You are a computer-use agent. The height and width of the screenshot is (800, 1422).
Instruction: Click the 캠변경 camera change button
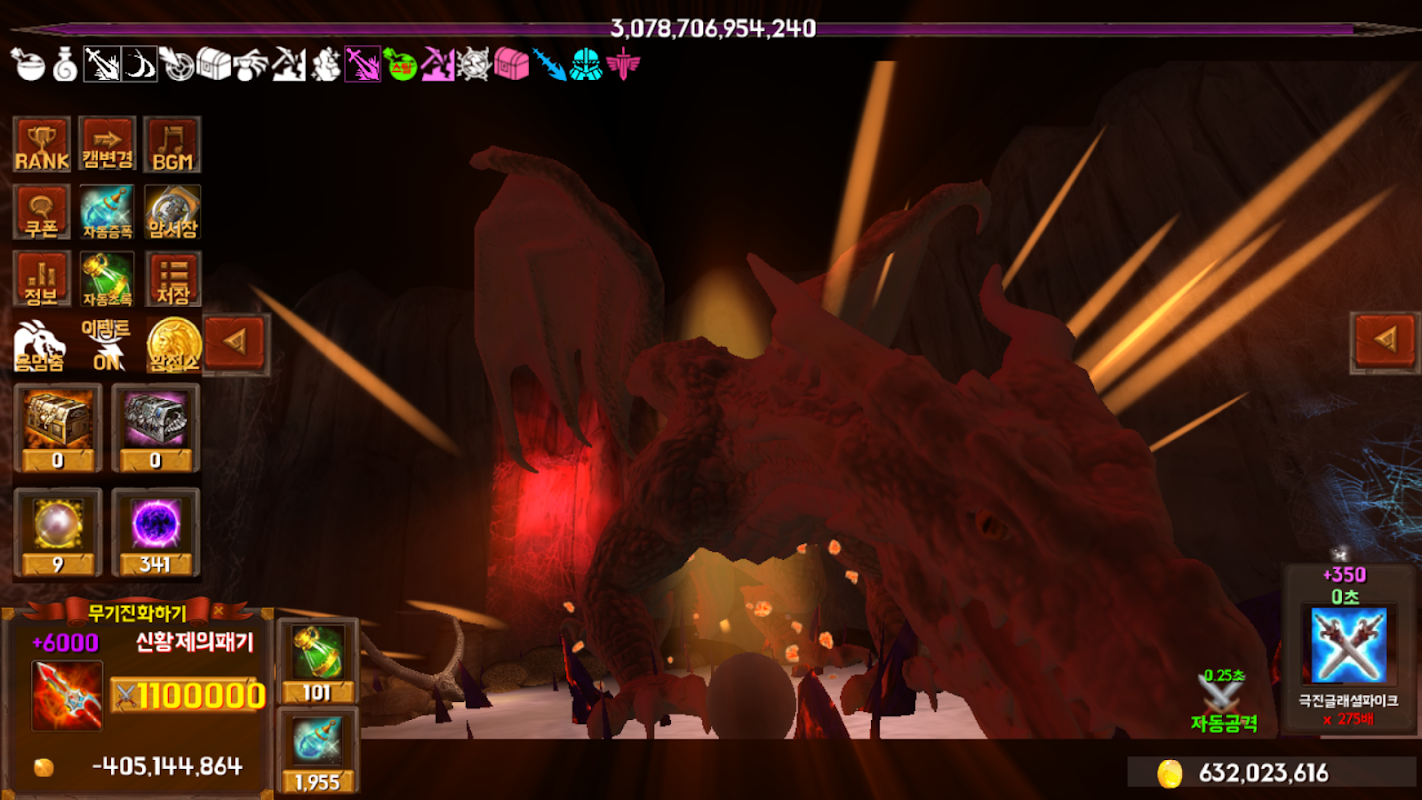tap(107, 145)
